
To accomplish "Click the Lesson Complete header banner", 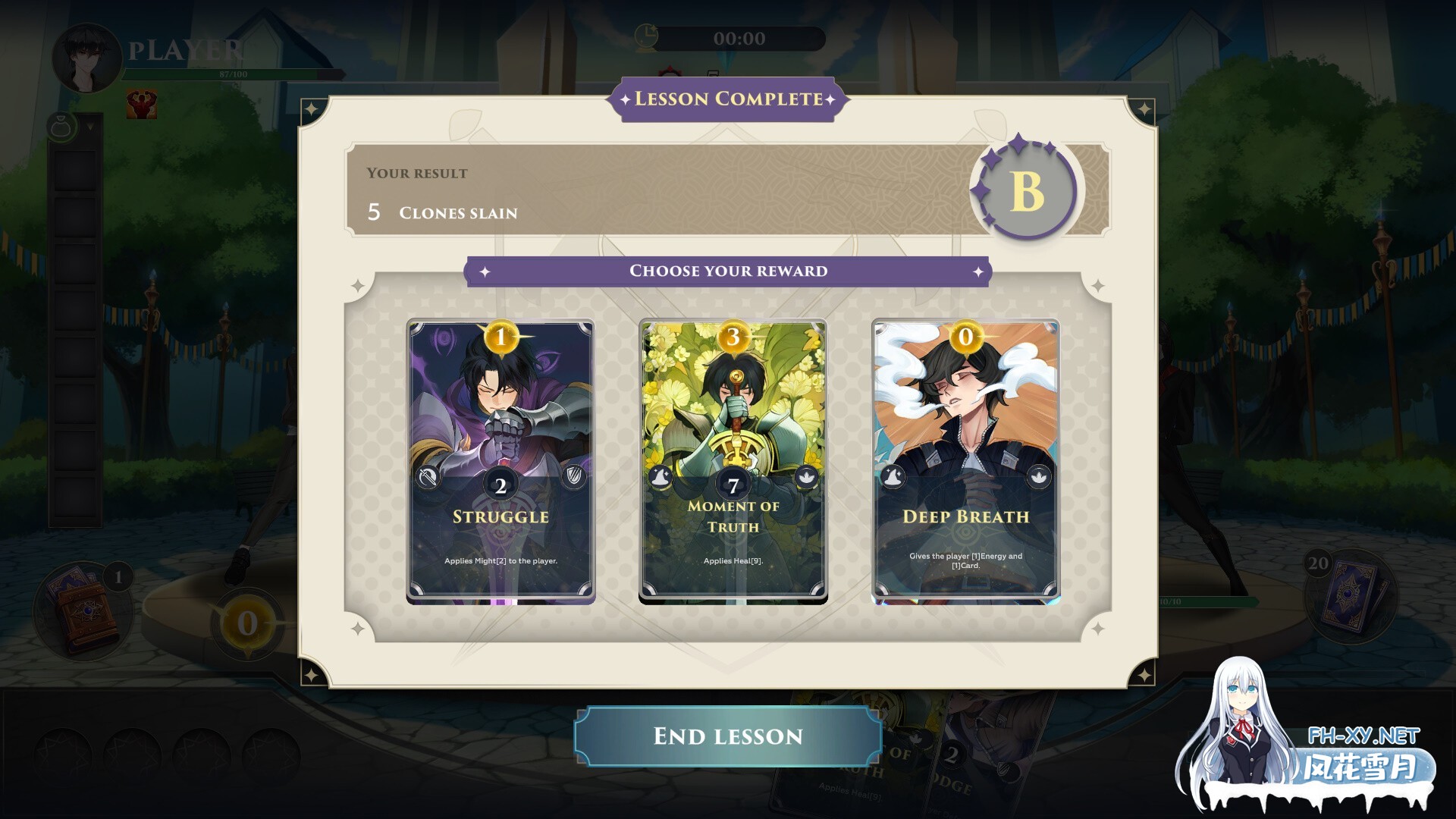I will click(726, 99).
